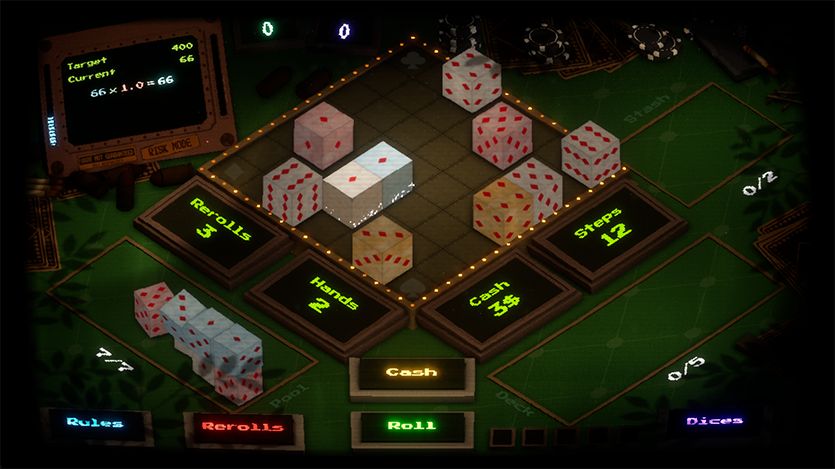Select the orange Cash button
835x469 pixels.
[411, 372]
